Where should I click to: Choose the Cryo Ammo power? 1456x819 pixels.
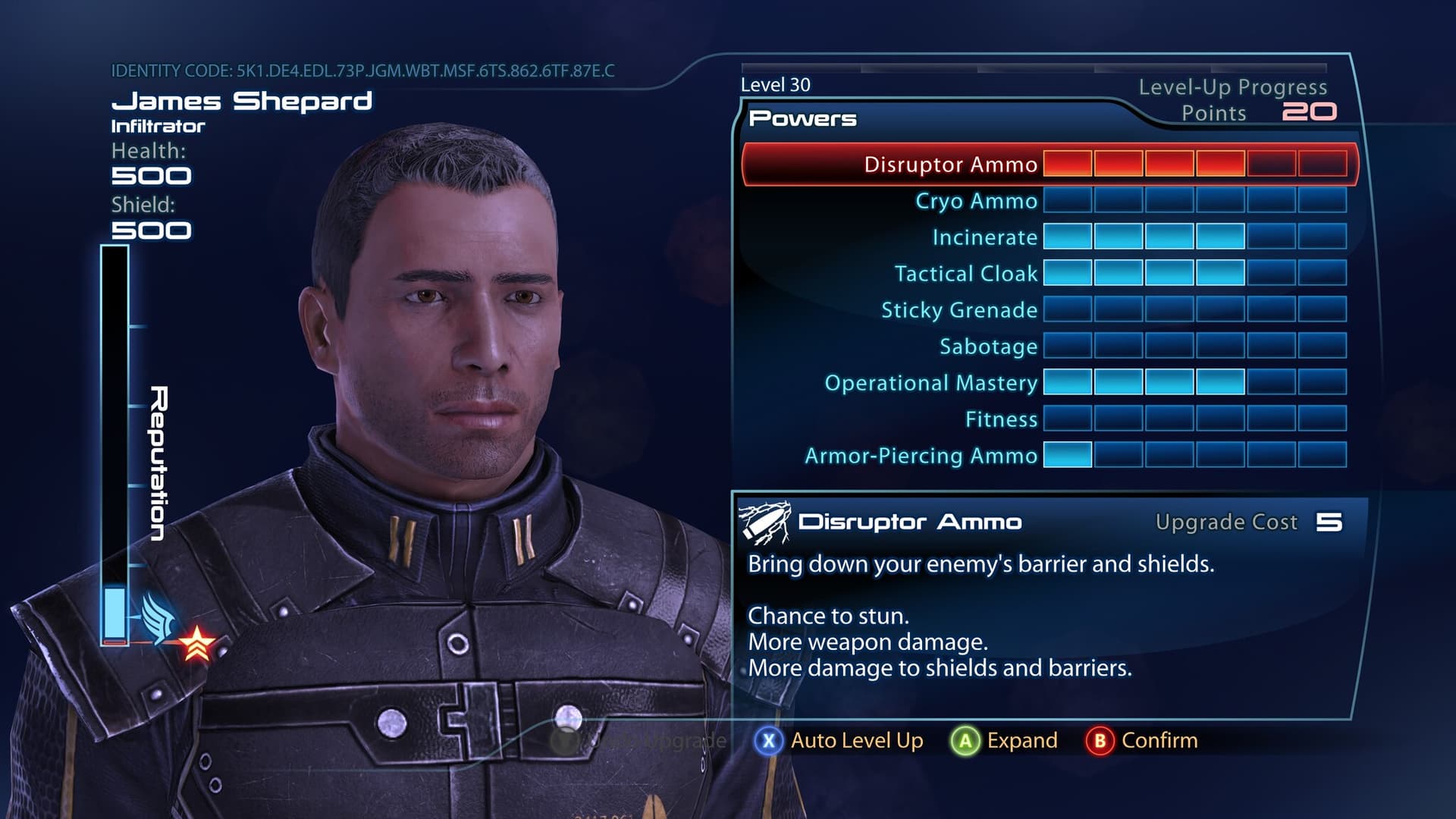point(976,201)
